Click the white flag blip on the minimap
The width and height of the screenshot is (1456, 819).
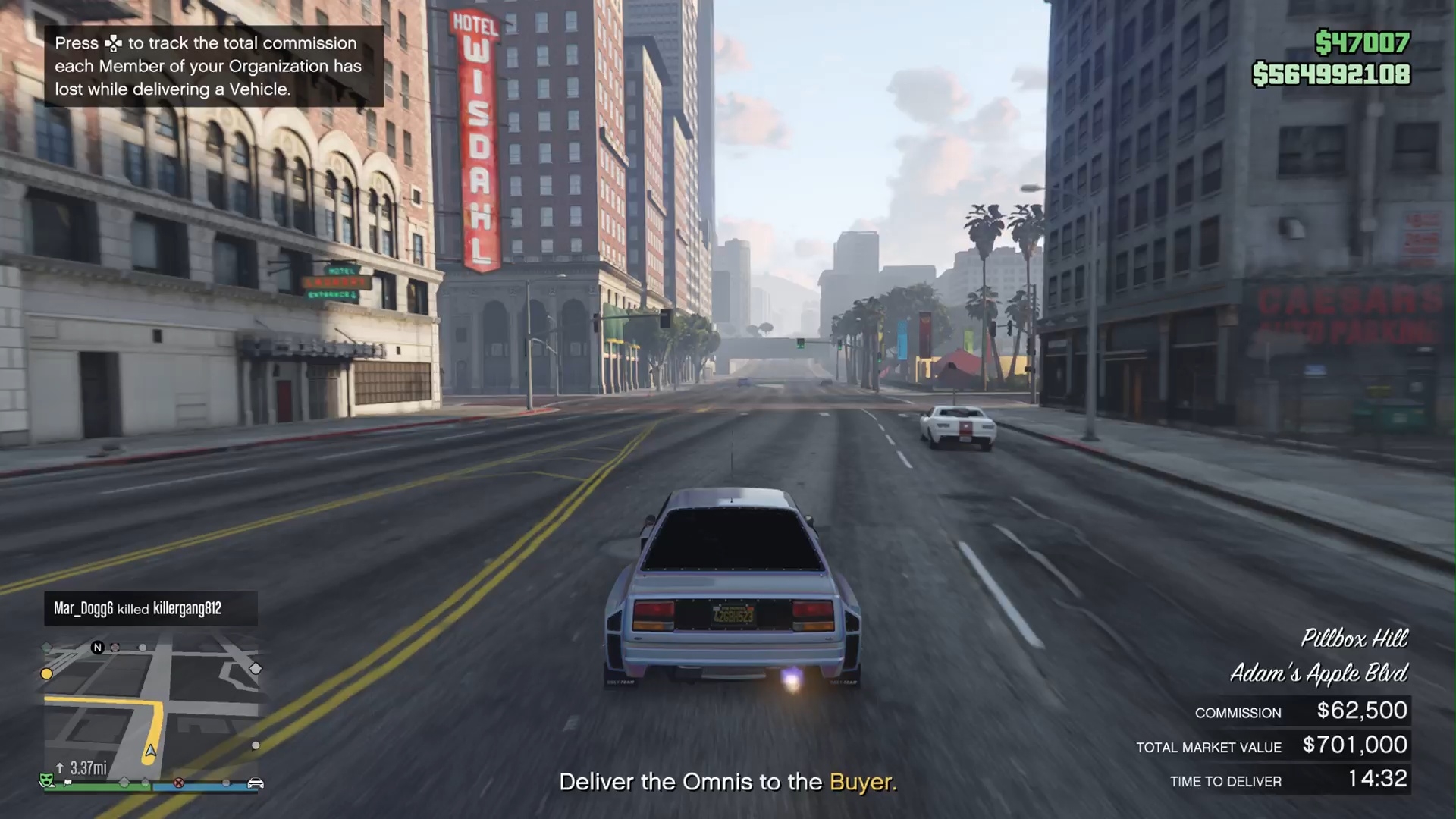tap(68, 782)
